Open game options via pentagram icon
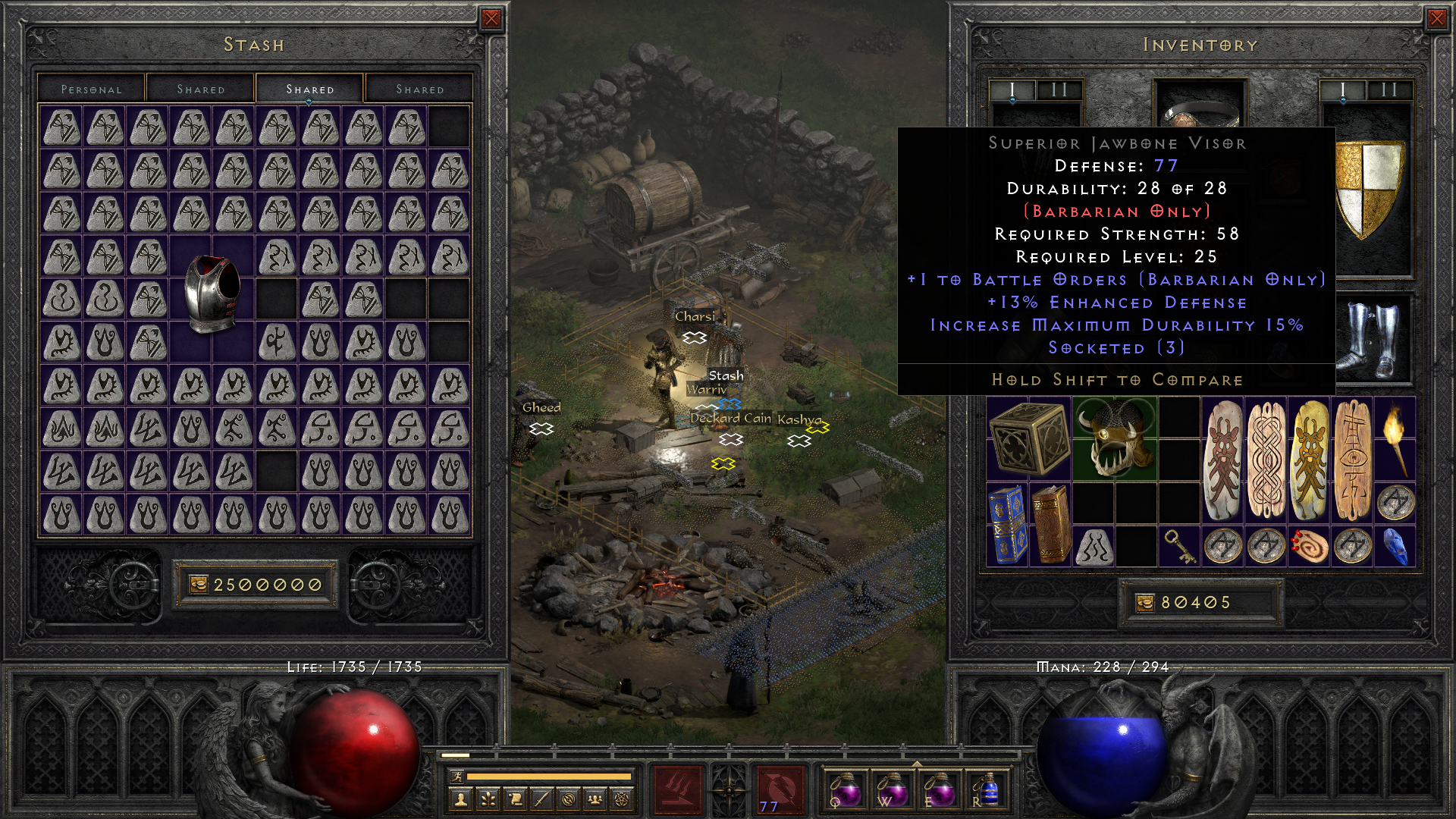 point(620,798)
